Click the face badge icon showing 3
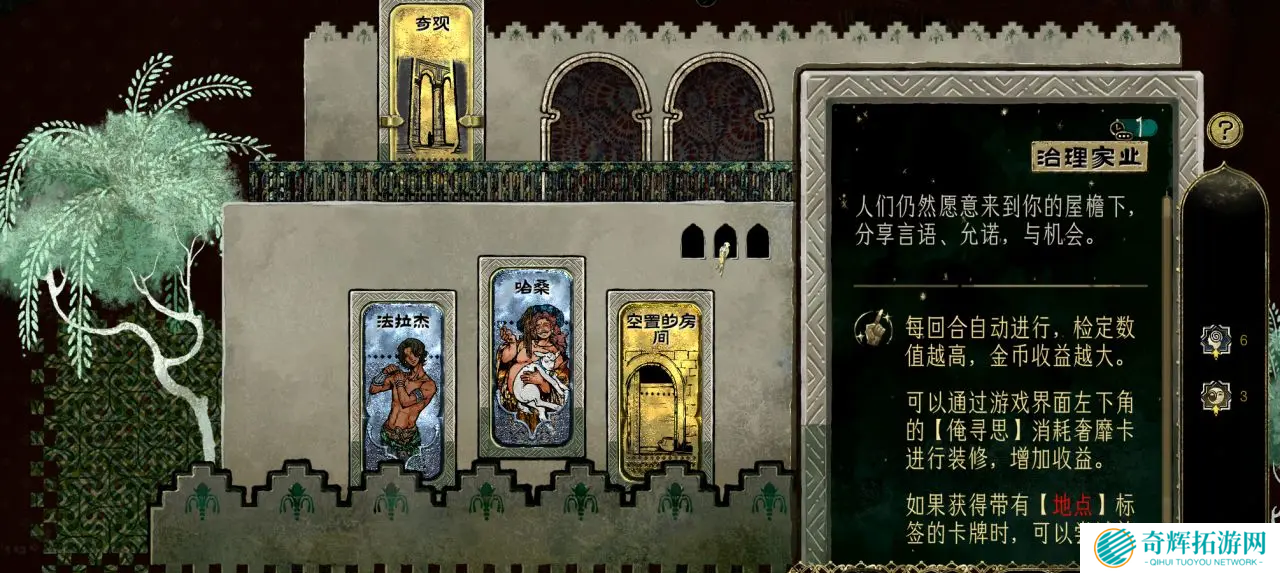 pos(1216,396)
